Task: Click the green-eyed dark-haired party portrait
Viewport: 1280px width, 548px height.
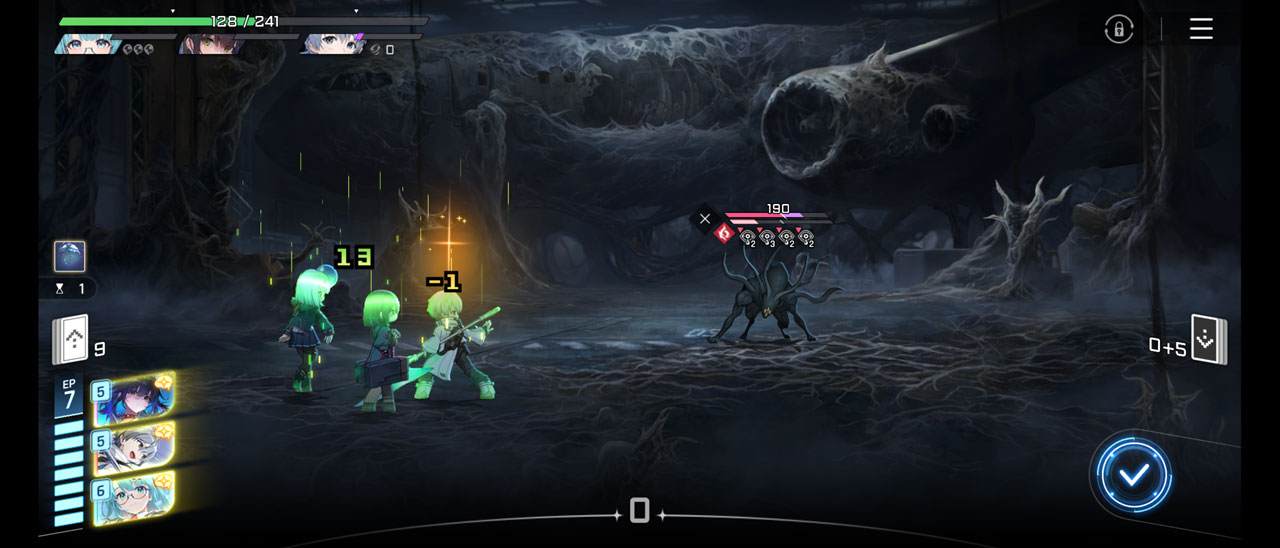Action: click(212, 44)
